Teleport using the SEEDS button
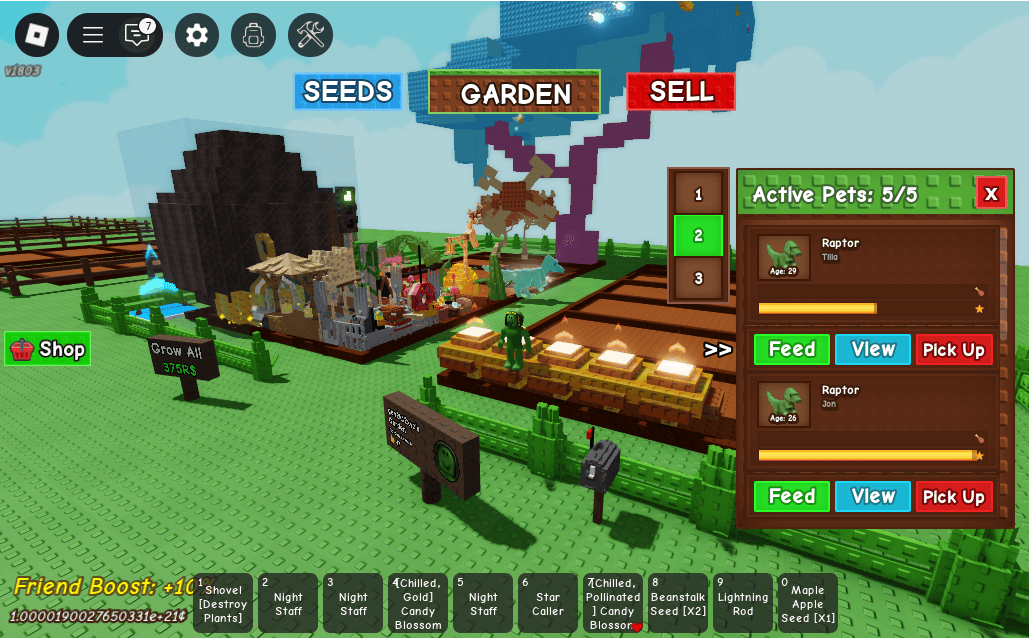 pyautogui.click(x=347, y=92)
